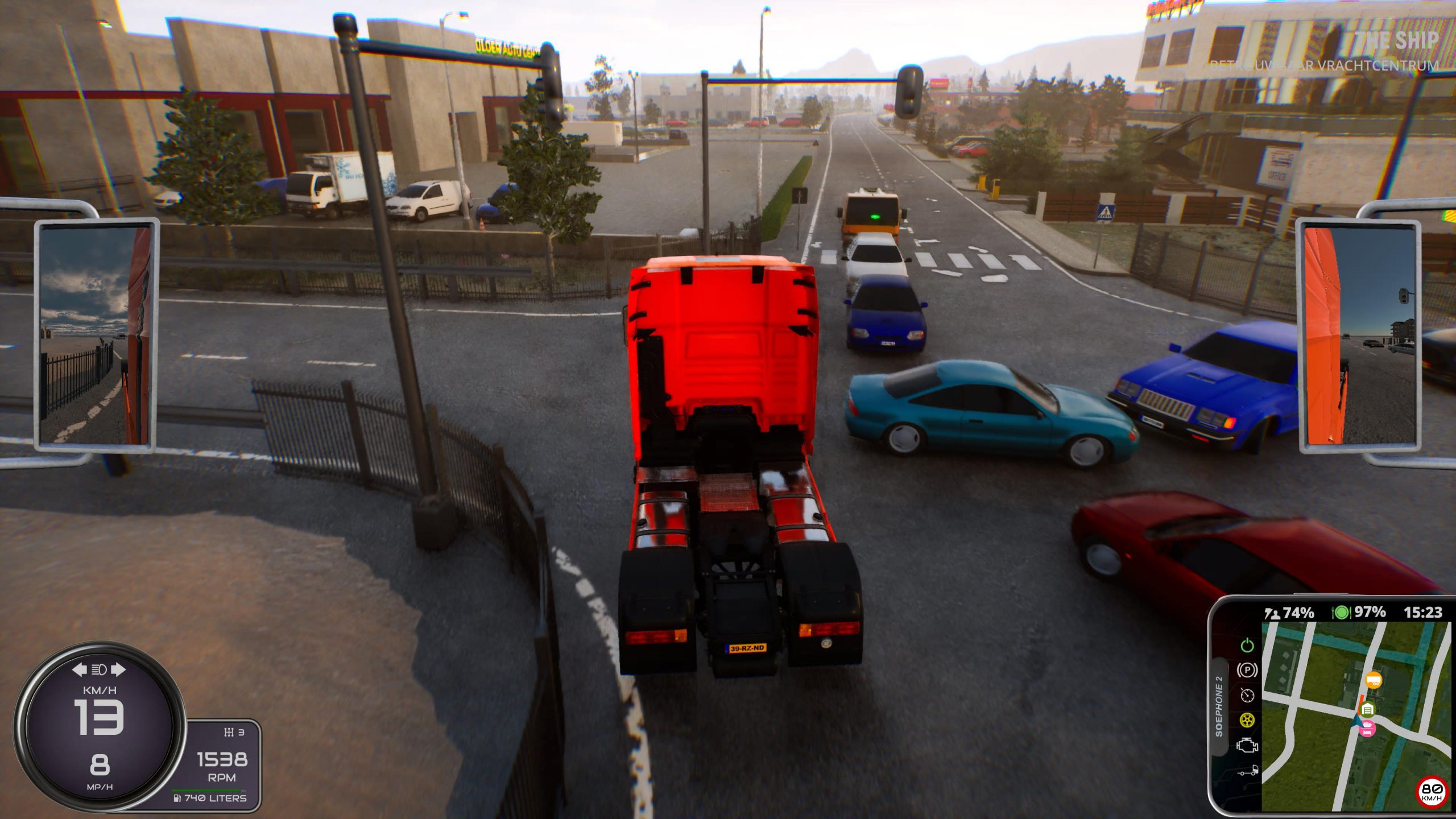The height and width of the screenshot is (819, 1456).
Task: Click the right turn signal arrow
Action: (118, 669)
